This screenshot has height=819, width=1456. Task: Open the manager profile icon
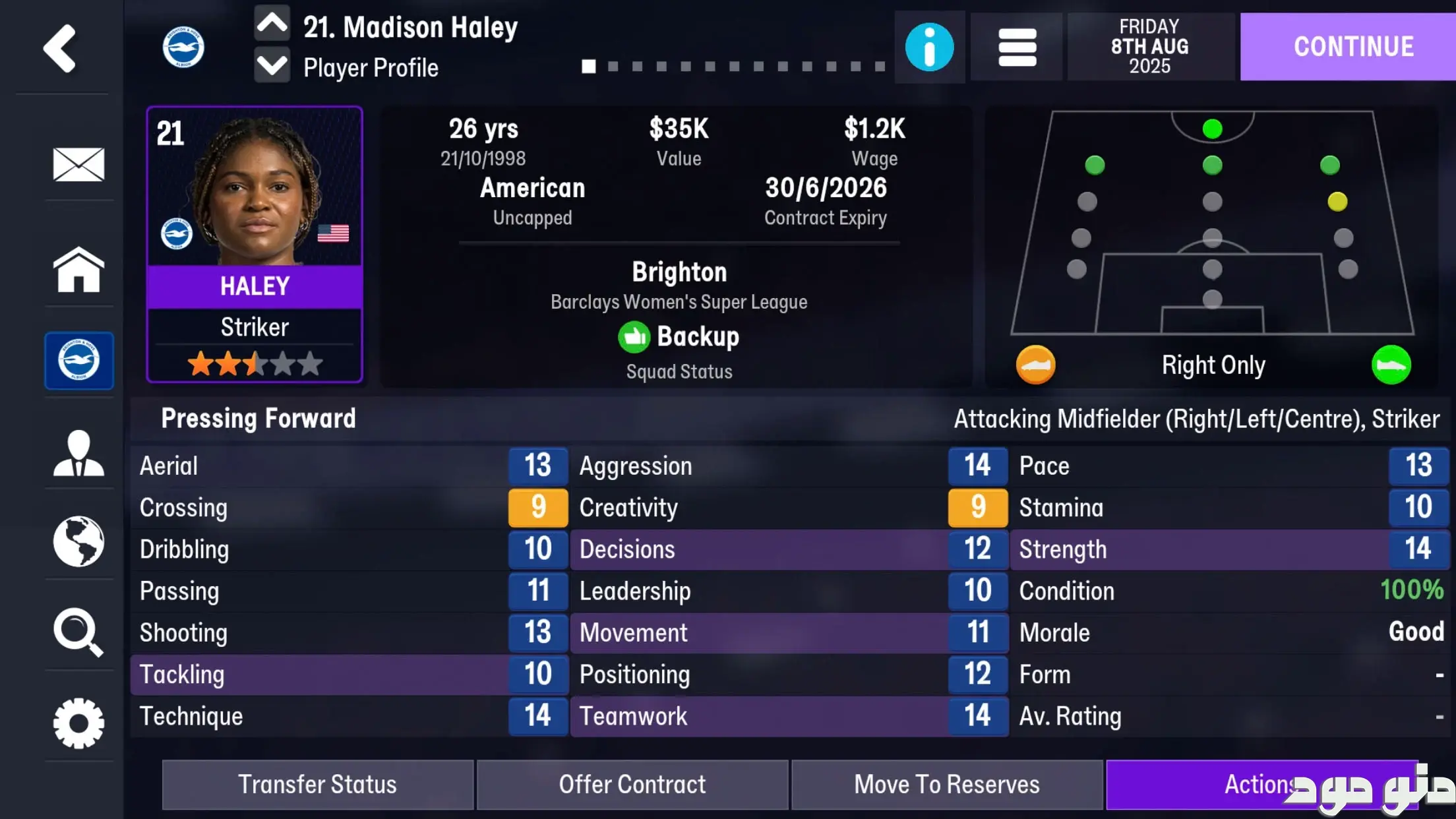tap(78, 453)
